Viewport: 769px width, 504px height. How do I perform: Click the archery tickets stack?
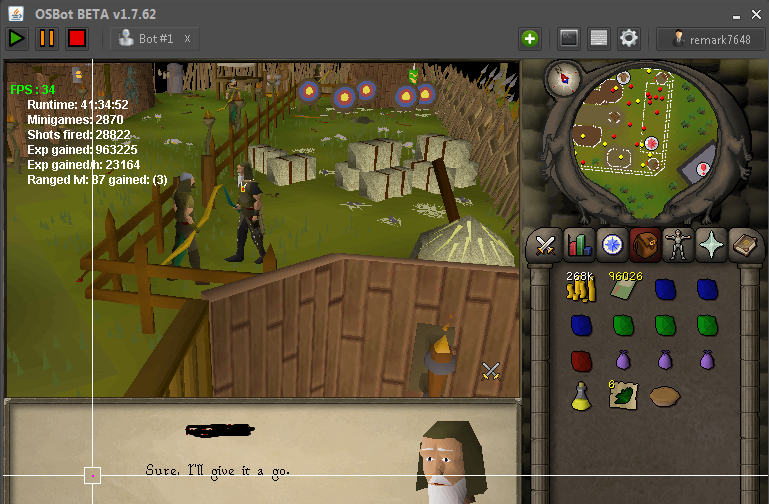click(x=623, y=290)
